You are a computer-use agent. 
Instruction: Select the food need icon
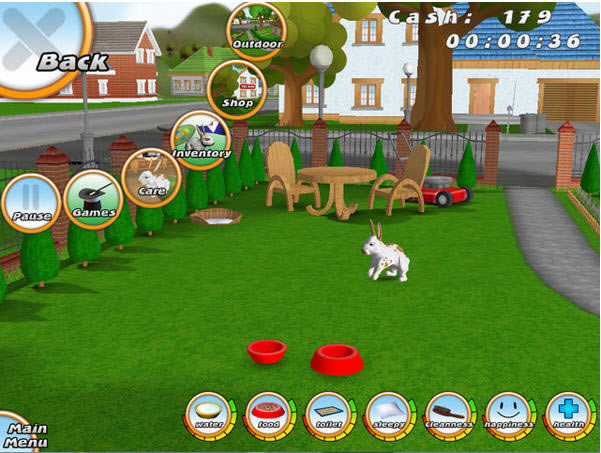click(x=270, y=414)
